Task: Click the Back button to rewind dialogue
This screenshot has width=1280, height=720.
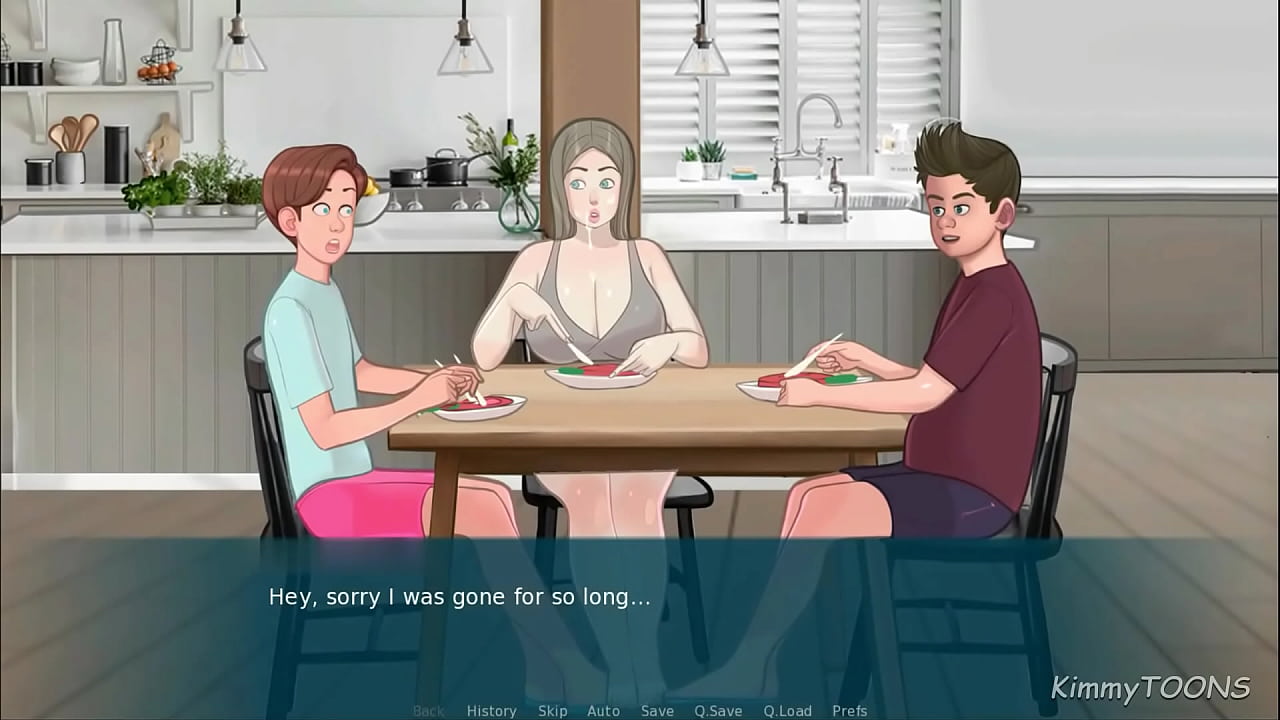Action: click(428, 711)
